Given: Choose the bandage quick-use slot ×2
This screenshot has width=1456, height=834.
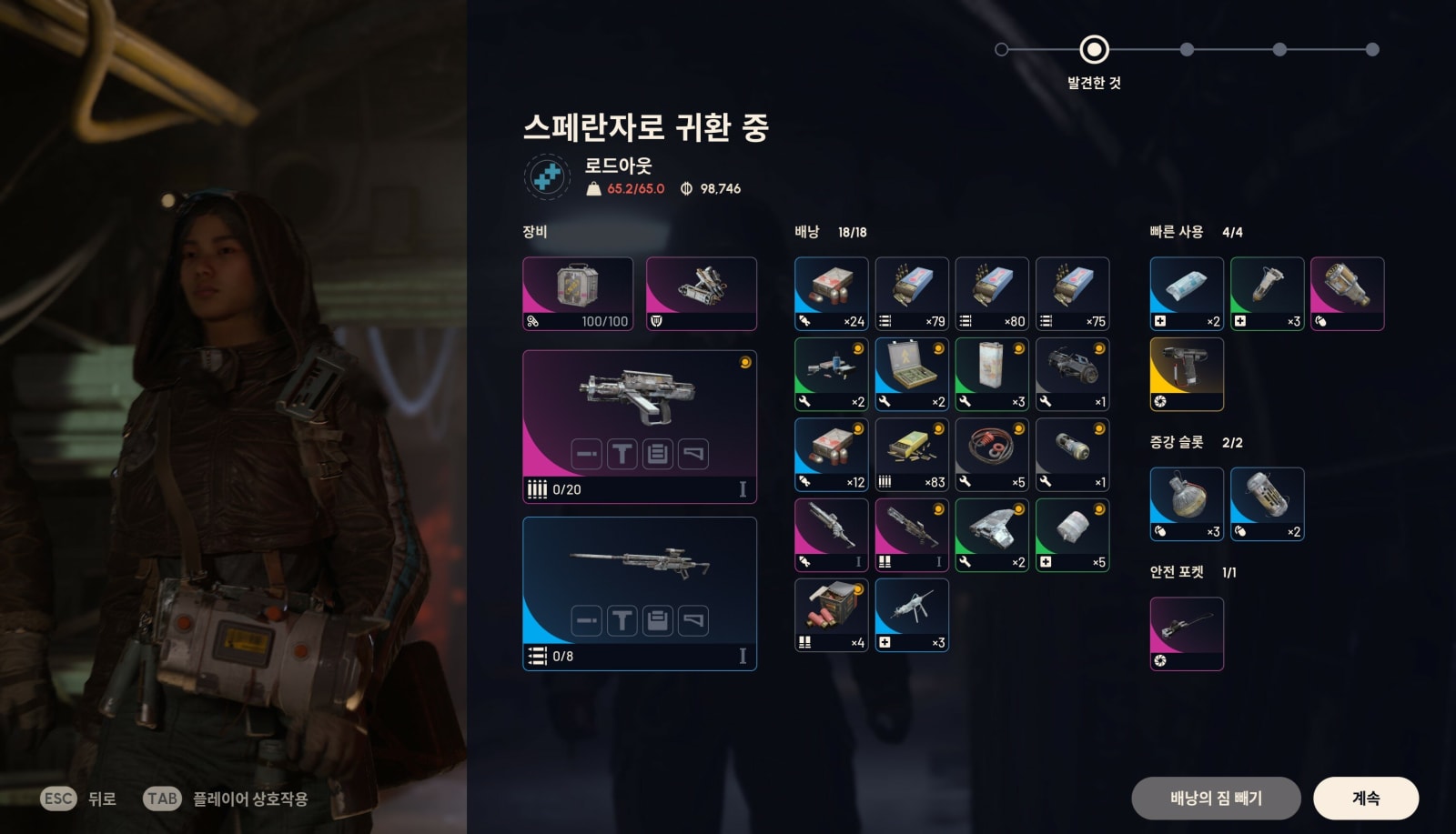Looking at the screenshot, I should point(1186,293).
